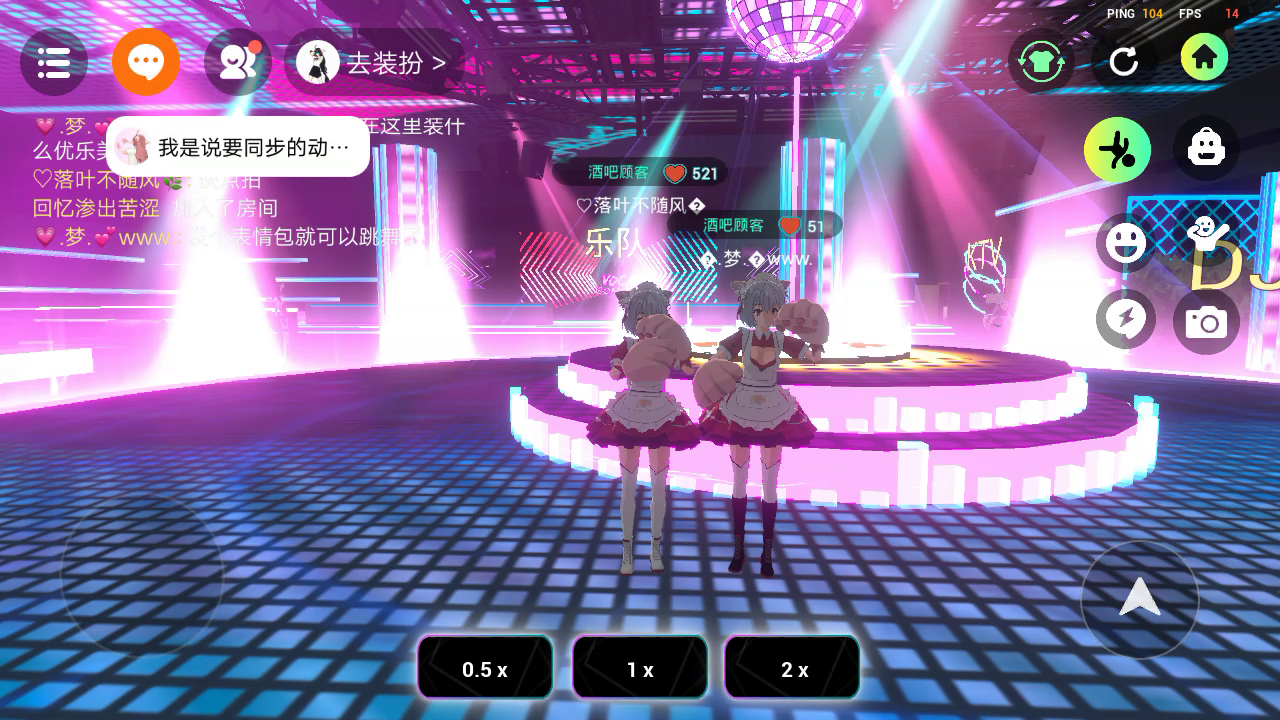
Task: Open the backpack icon
Action: (x=1206, y=149)
